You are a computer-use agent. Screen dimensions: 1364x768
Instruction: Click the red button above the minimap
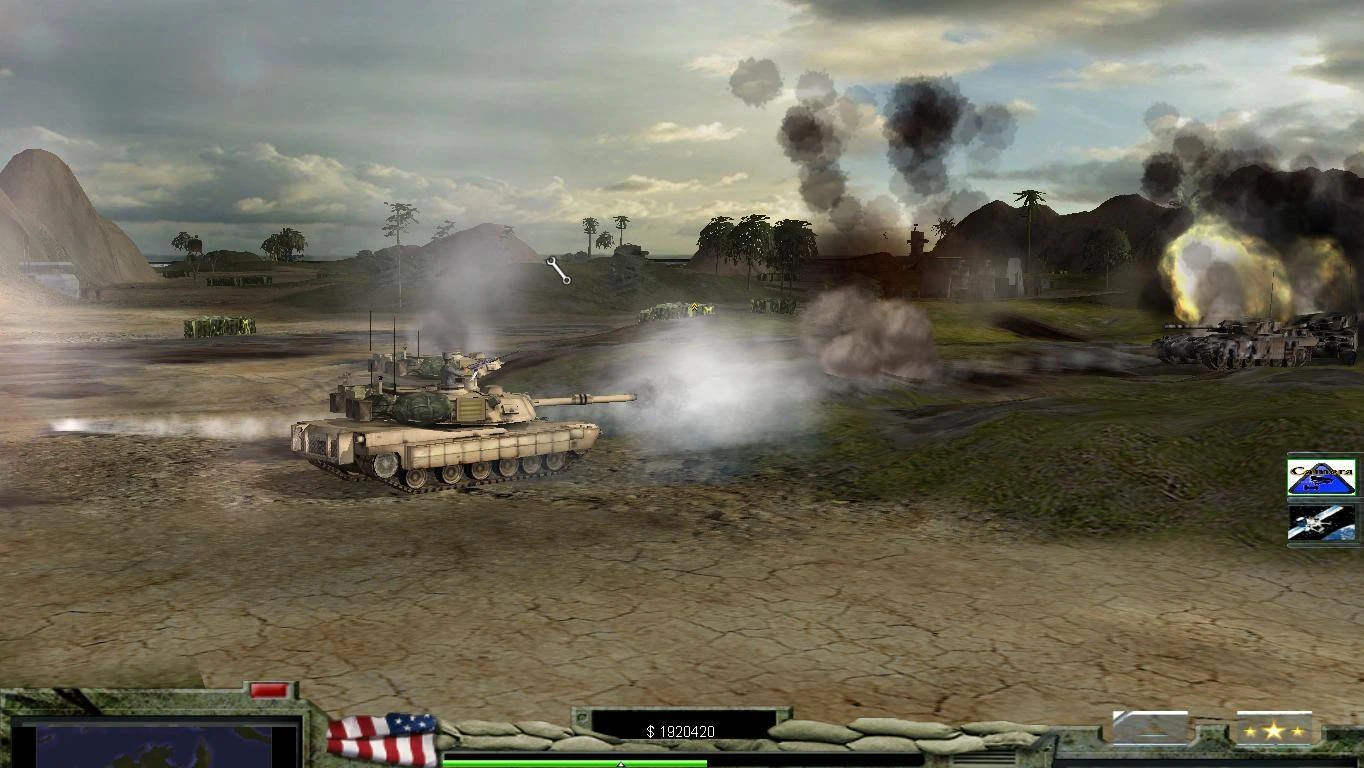268,690
